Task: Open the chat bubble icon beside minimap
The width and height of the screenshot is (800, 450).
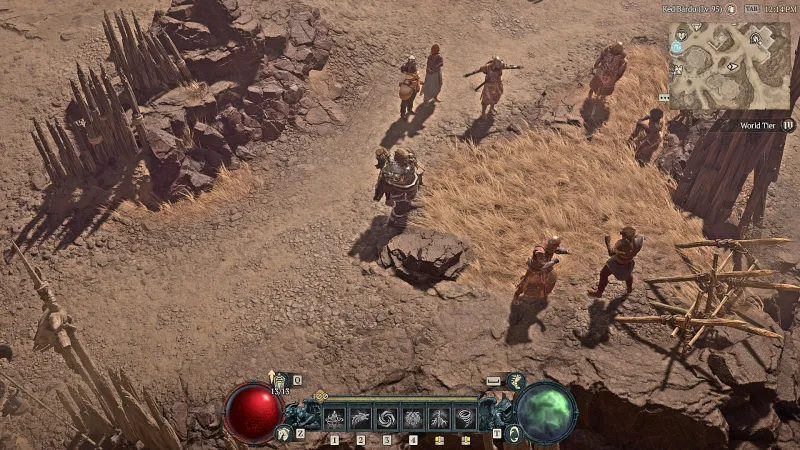Action: pyautogui.click(x=664, y=98)
